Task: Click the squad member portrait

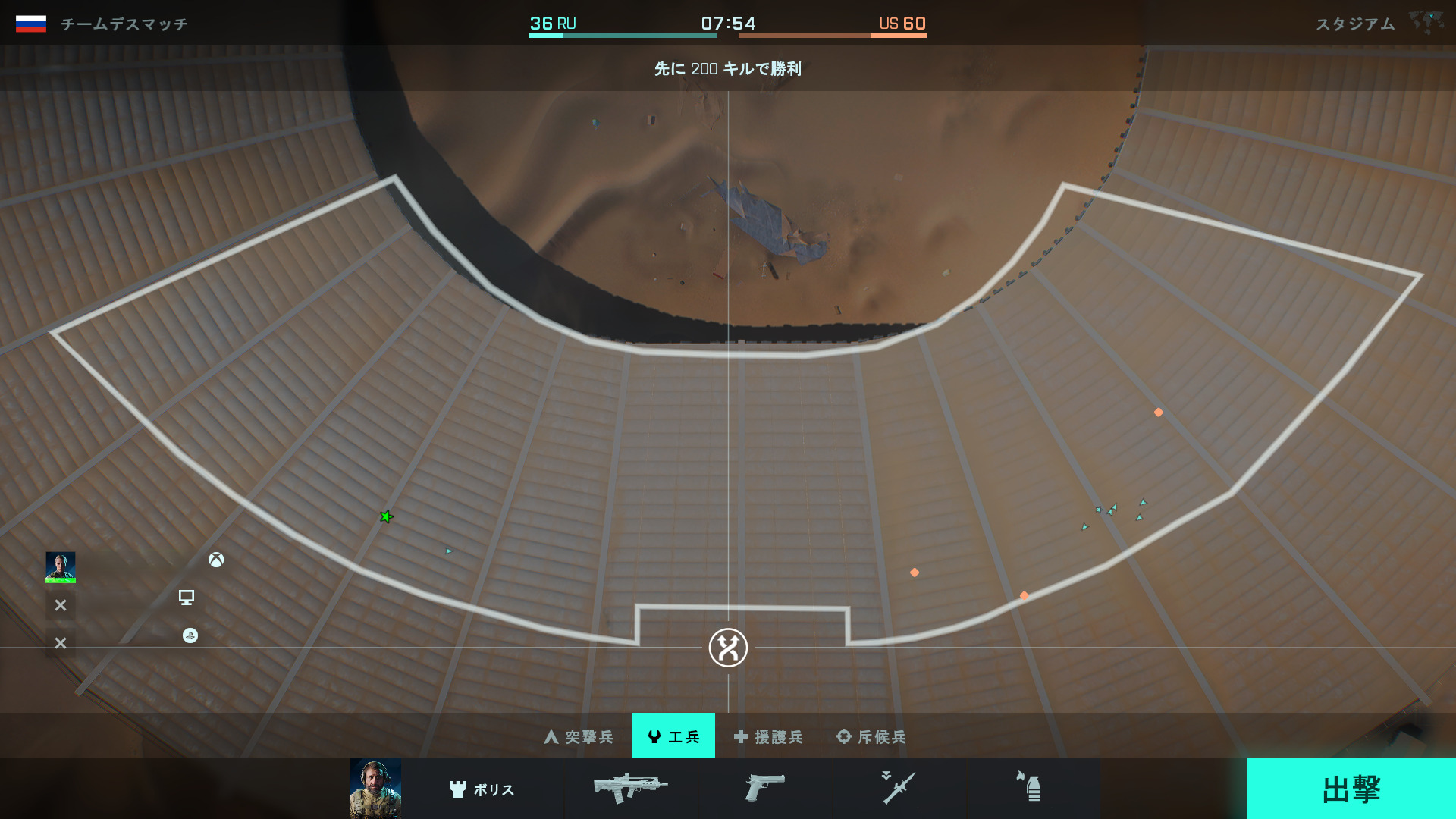Action: click(61, 567)
